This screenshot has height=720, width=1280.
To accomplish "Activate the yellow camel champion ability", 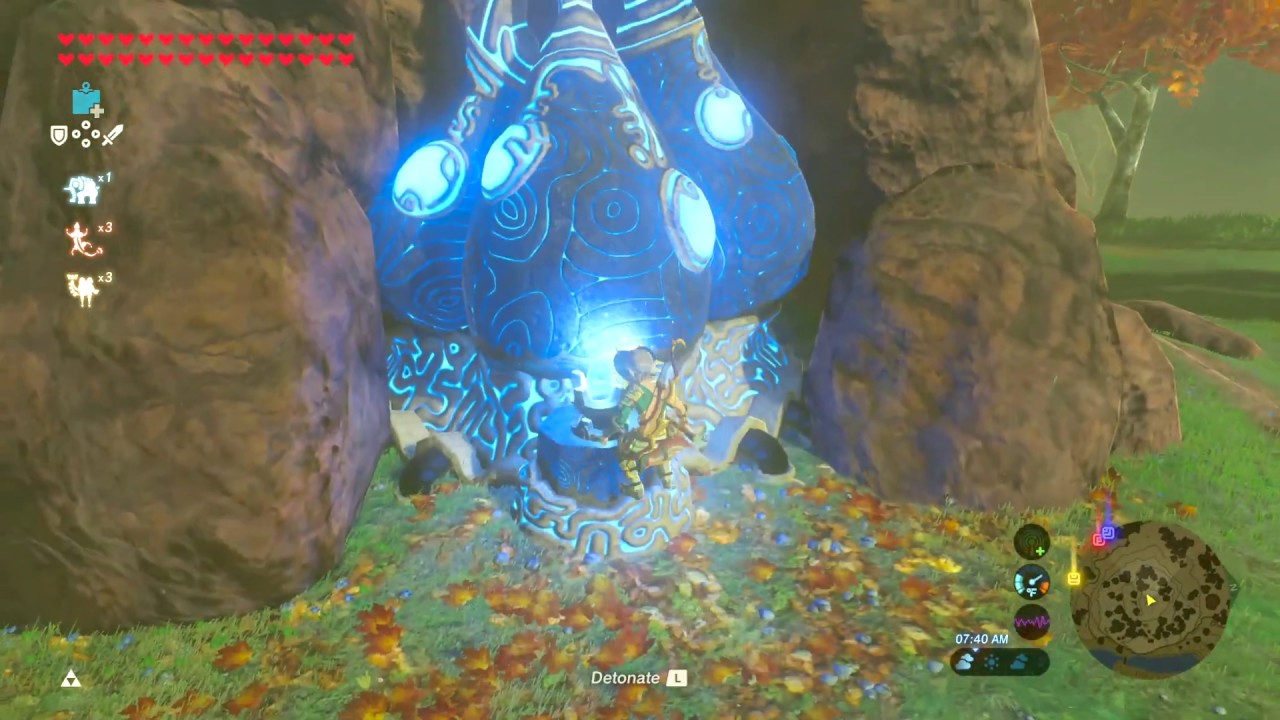I will point(81,289).
